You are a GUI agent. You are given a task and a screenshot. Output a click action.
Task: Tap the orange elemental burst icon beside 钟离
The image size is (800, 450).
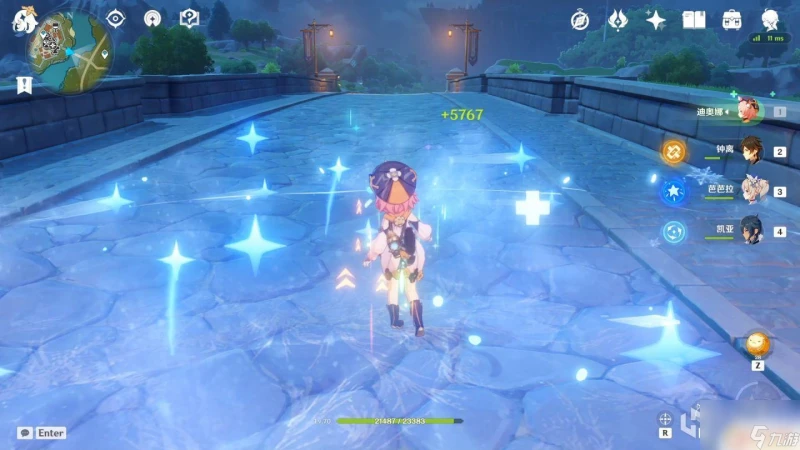[x=674, y=152]
